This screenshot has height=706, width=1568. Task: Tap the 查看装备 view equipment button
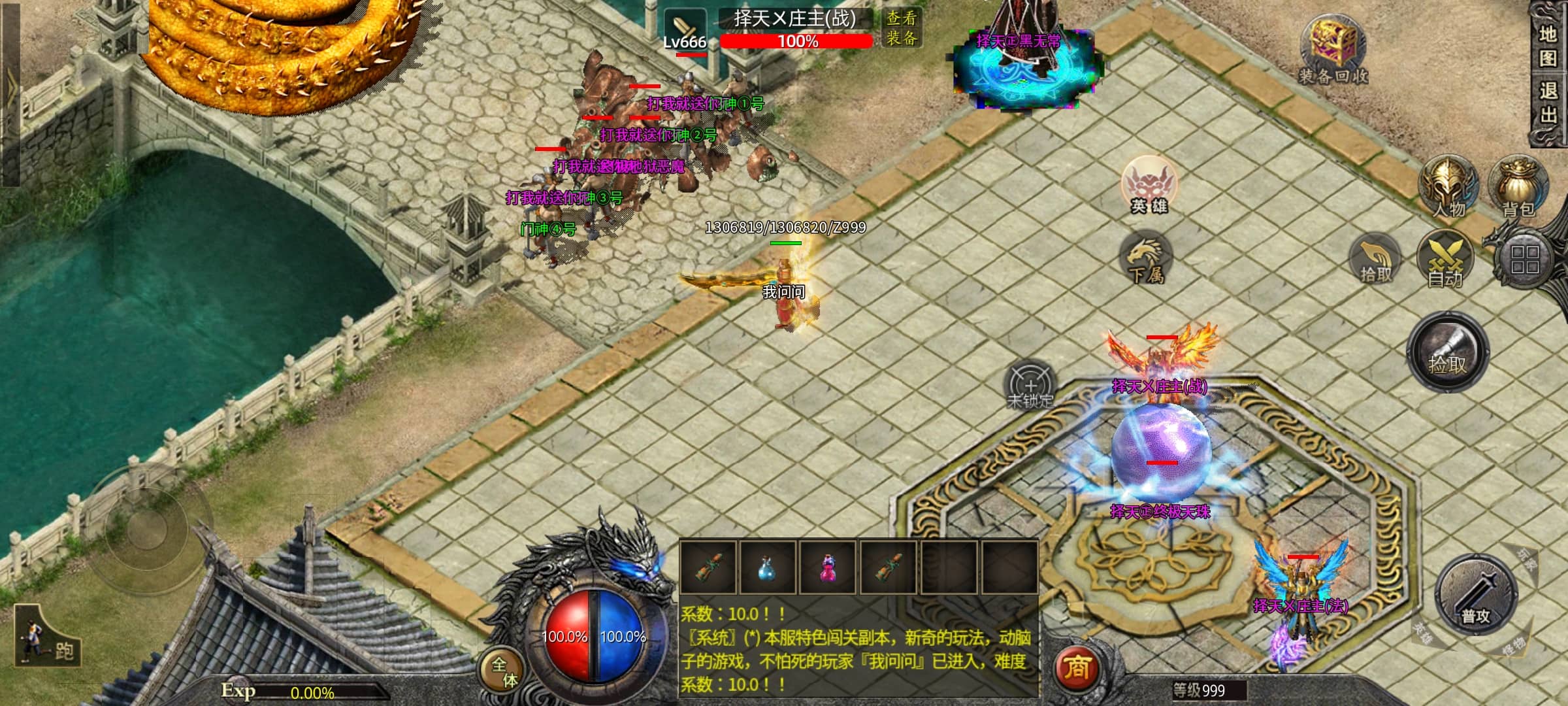pyautogui.click(x=902, y=27)
